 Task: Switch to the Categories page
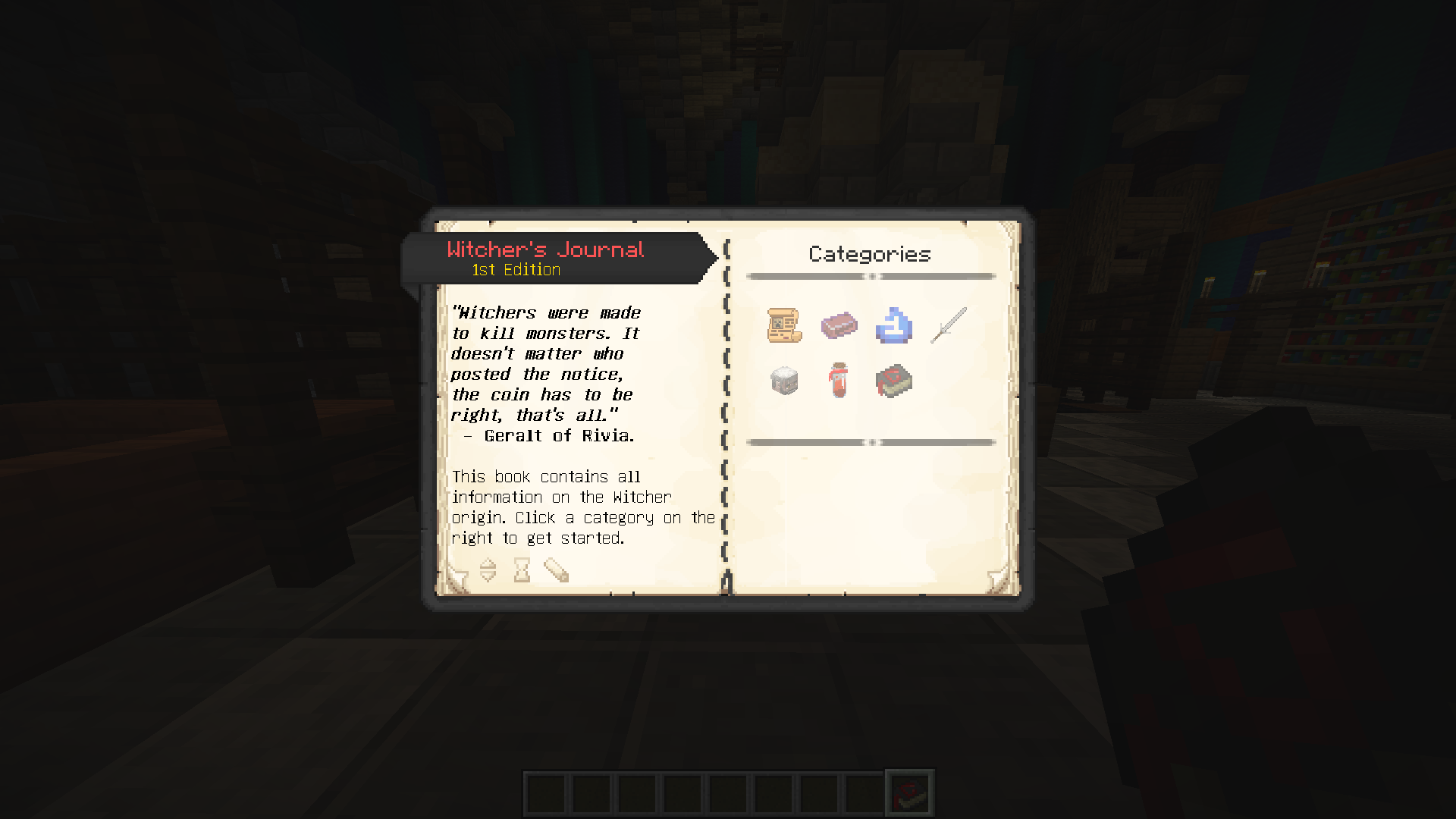[869, 254]
